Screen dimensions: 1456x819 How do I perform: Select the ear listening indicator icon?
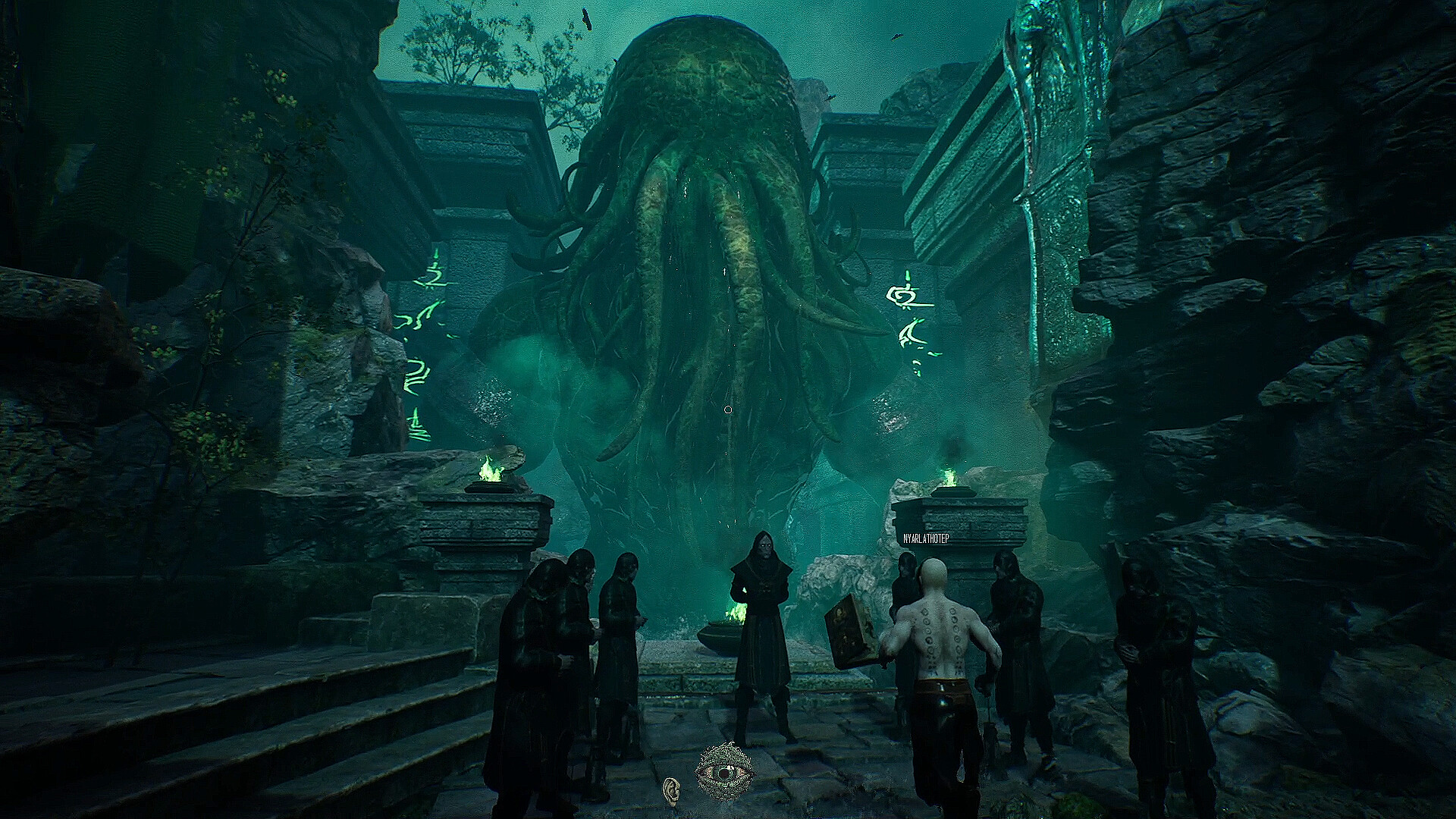[x=672, y=791]
